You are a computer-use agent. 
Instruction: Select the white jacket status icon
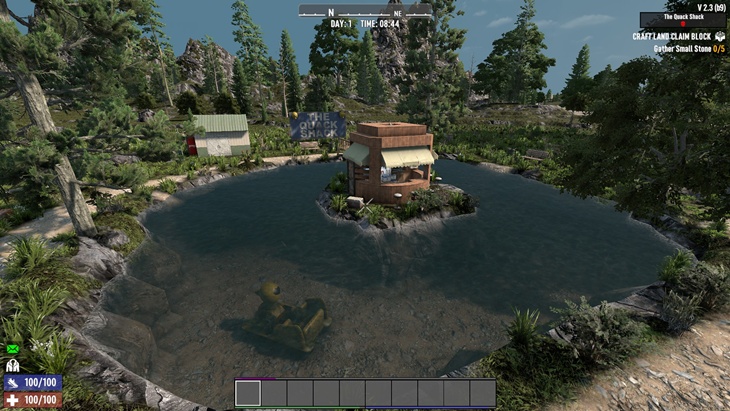point(13,366)
